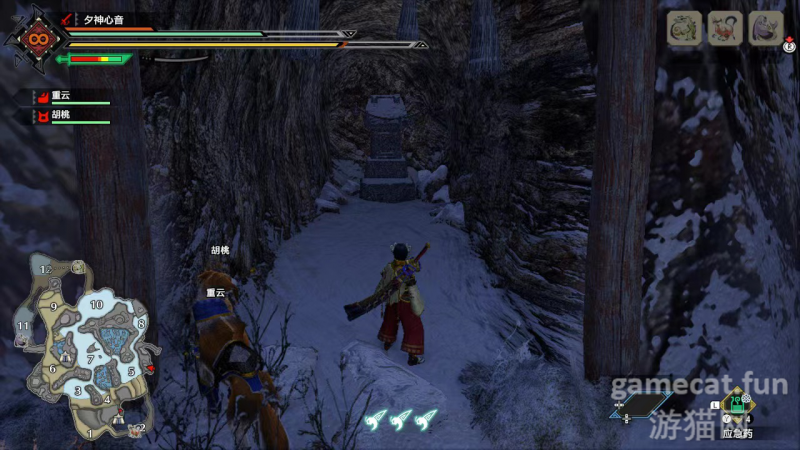This screenshot has width=800, height=450.
Task: Select the red and white monster icon
Action: click(x=725, y=28)
